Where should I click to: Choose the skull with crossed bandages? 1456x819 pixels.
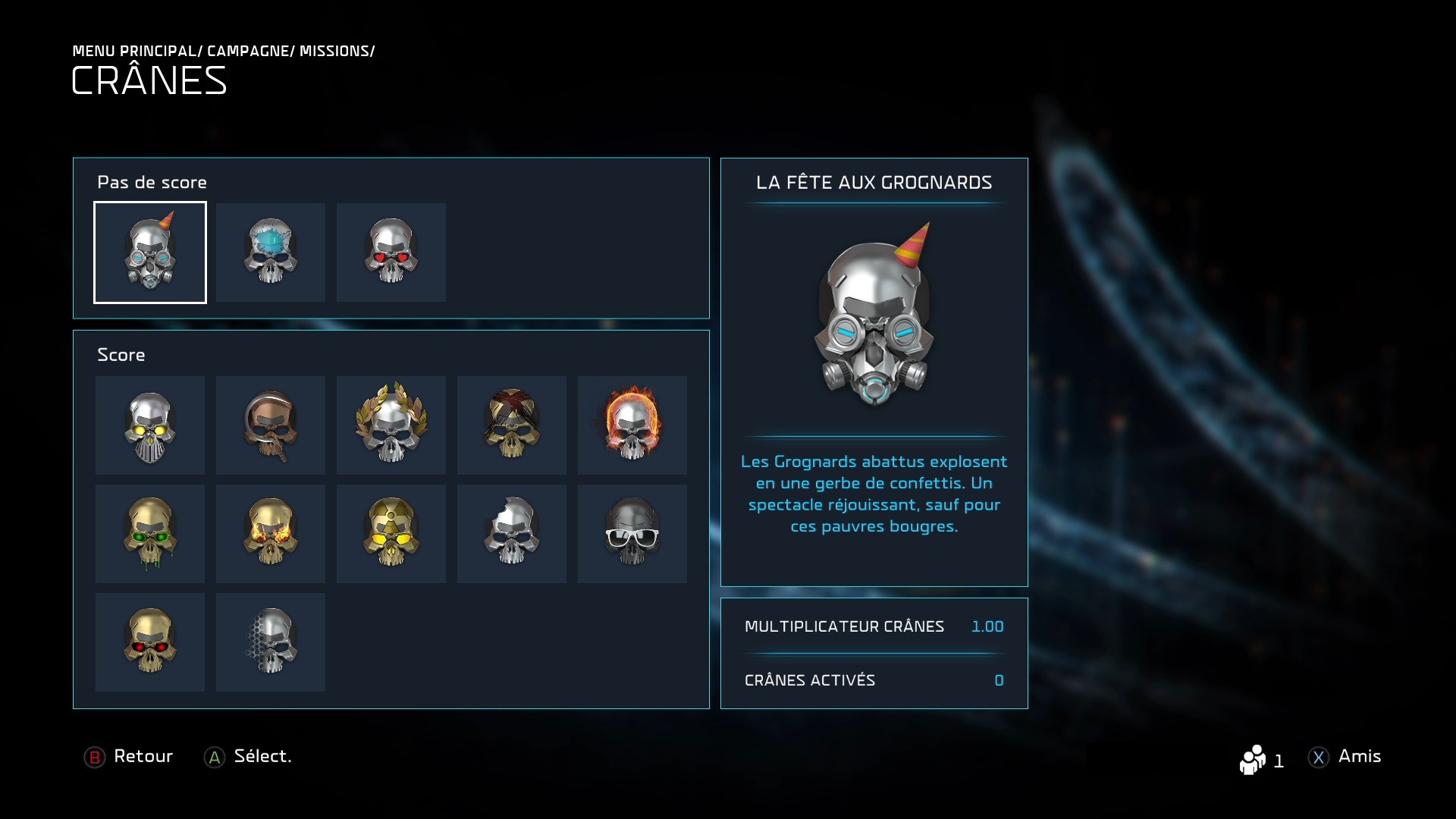[x=512, y=425]
